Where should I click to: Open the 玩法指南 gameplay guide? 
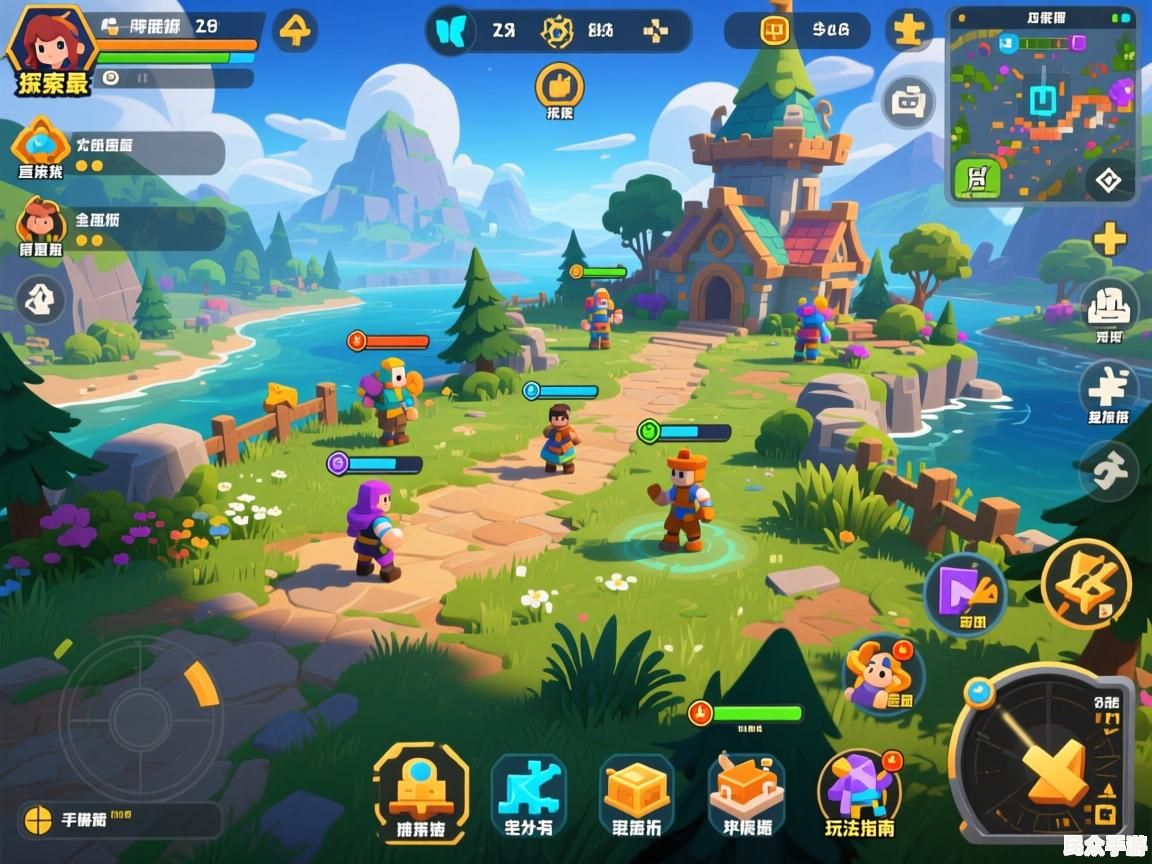point(860,797)
